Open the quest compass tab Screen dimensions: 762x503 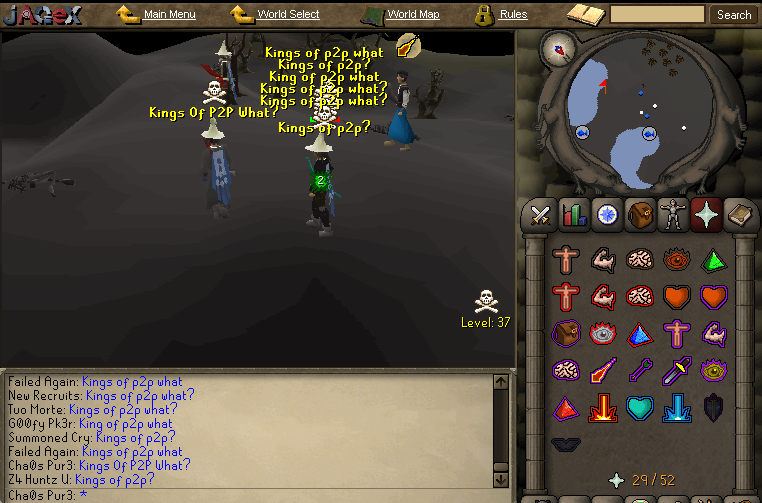(606, 214)
